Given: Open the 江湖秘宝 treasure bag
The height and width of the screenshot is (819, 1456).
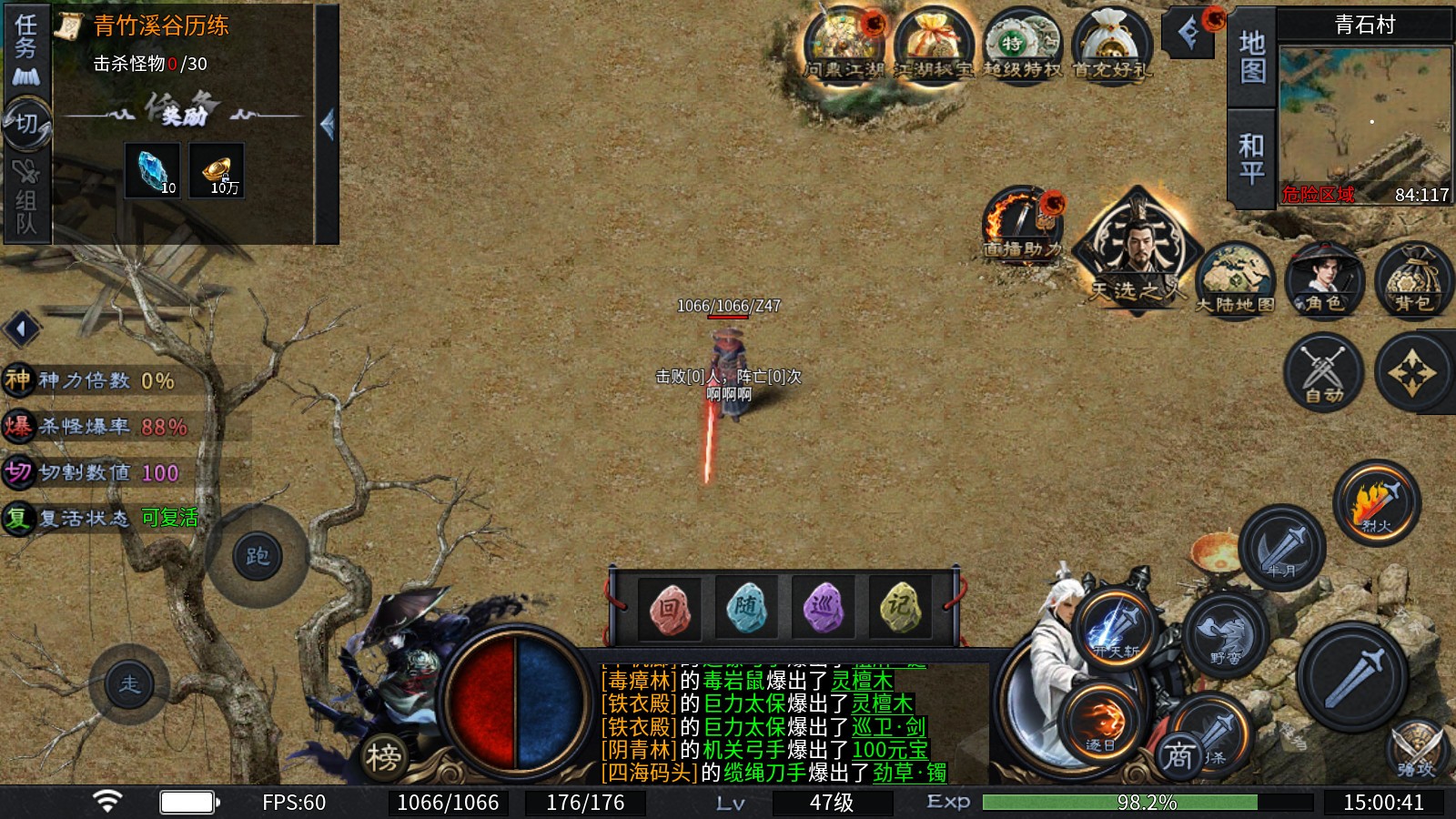Looking at the screenshot, I should [x=933, y=44].
